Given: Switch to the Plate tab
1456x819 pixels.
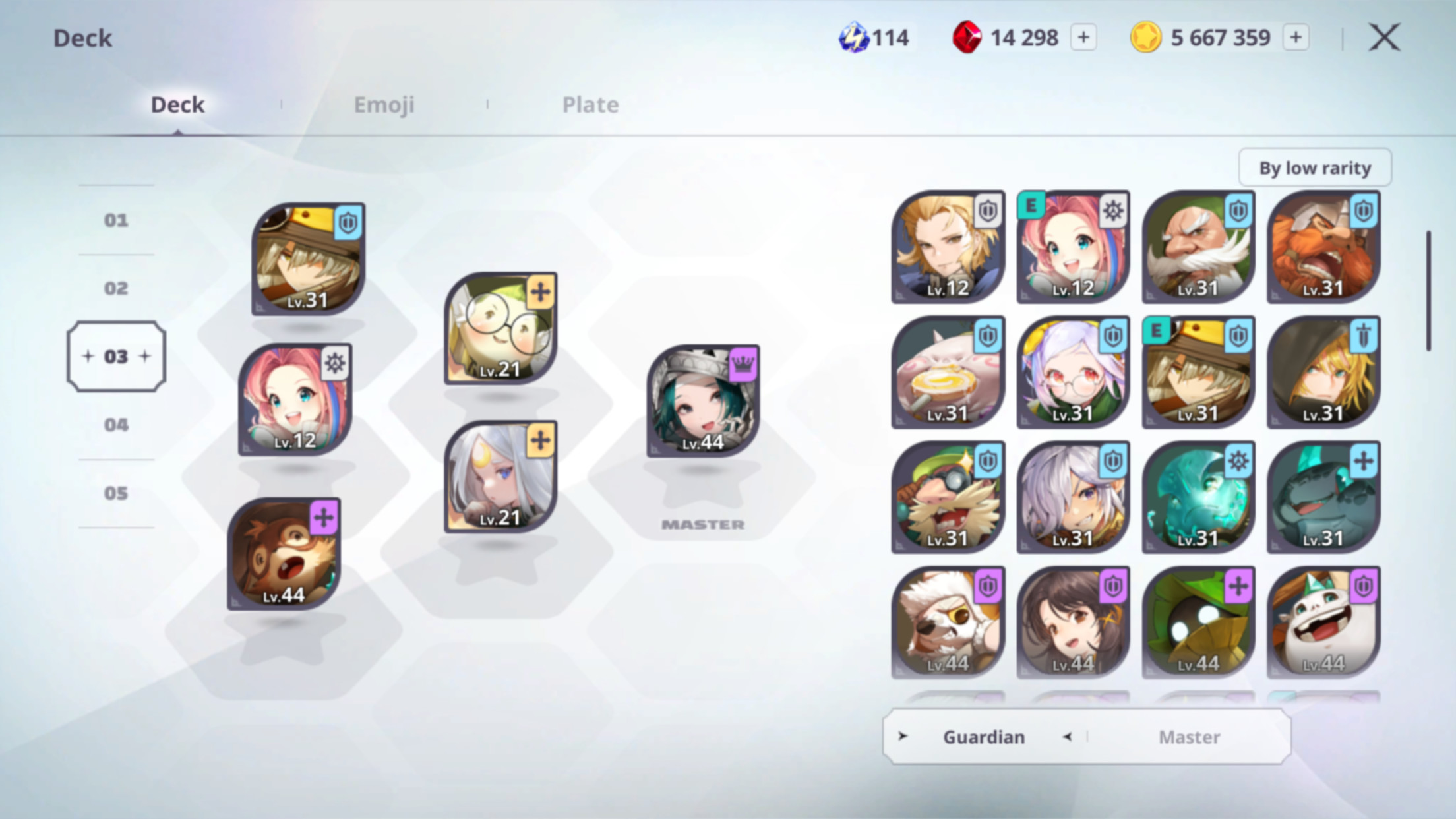Looking at the screenshot, I should 590,104.
